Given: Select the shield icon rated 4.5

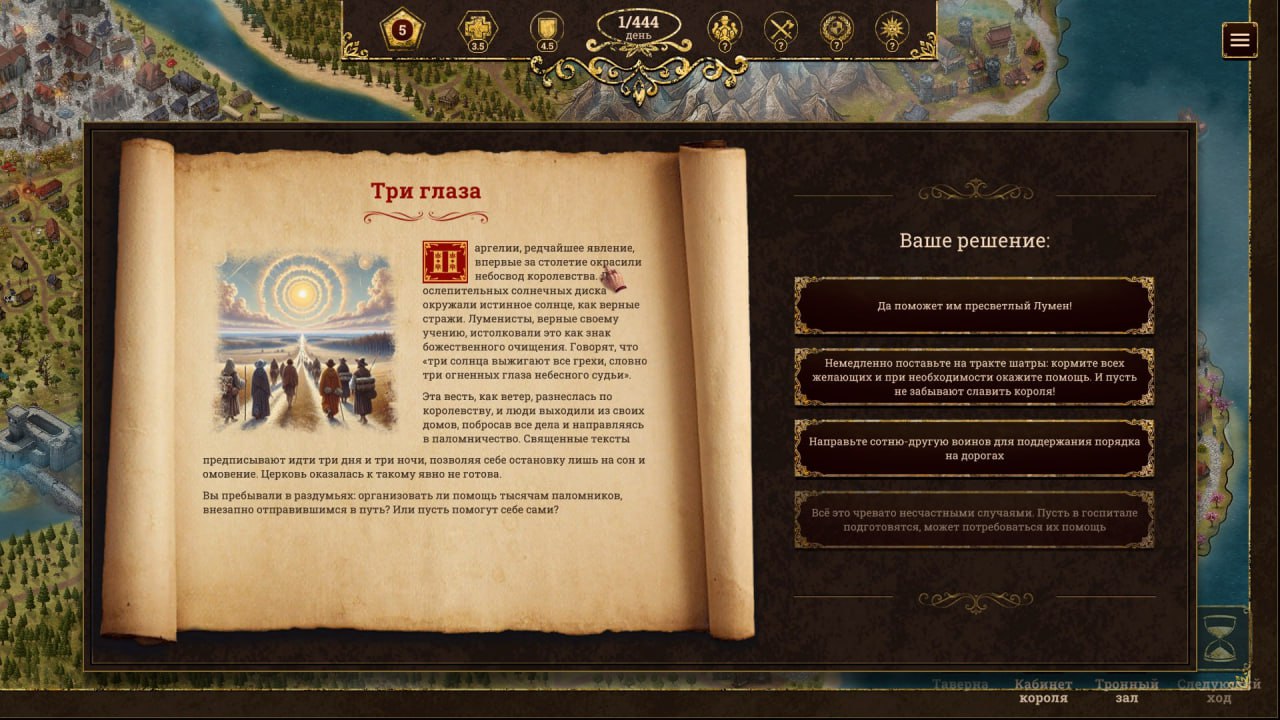Looking at the screenshot, I should click(x=547, y=30).
